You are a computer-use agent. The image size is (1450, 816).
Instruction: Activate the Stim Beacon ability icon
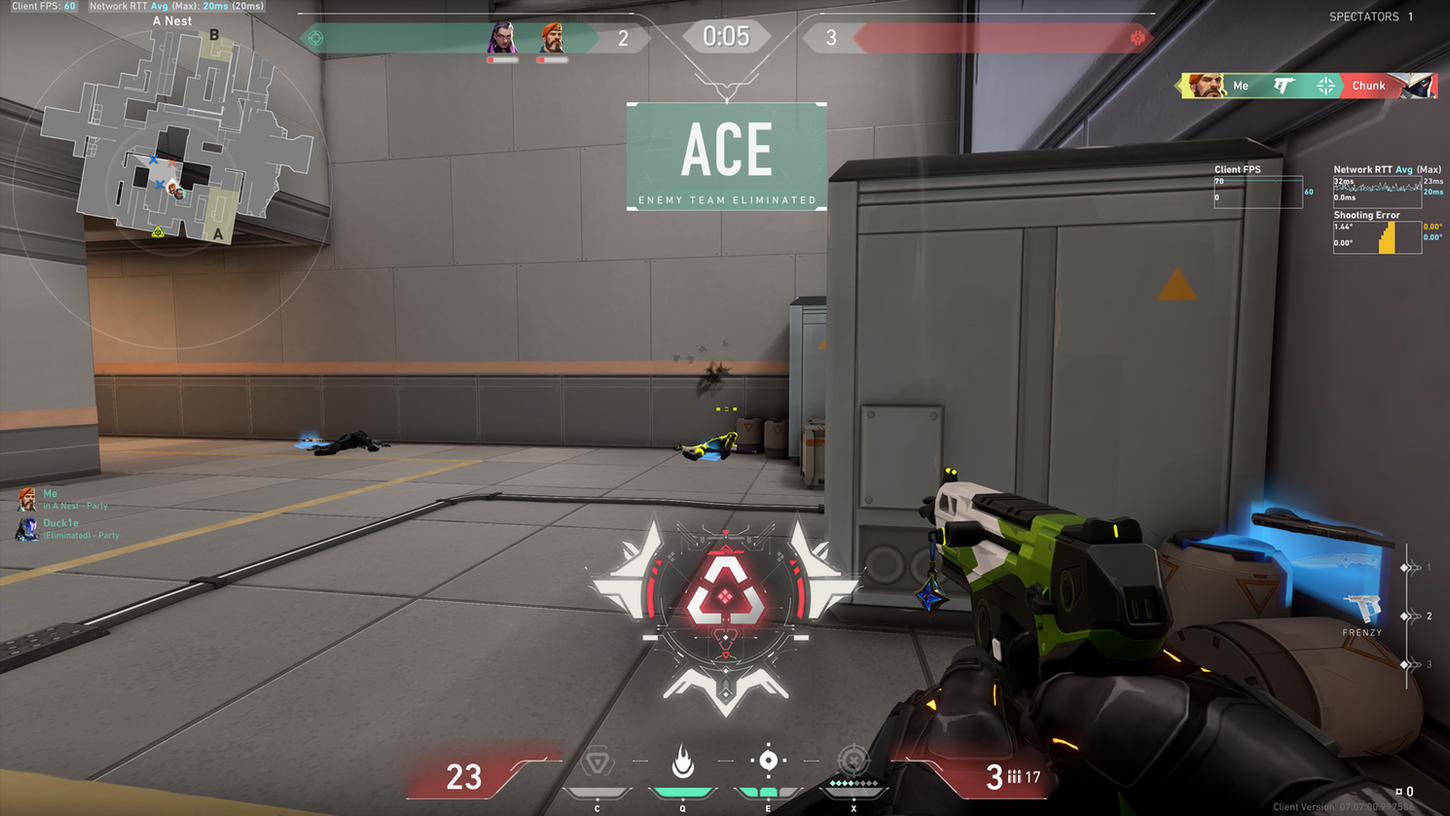point(597,763)
